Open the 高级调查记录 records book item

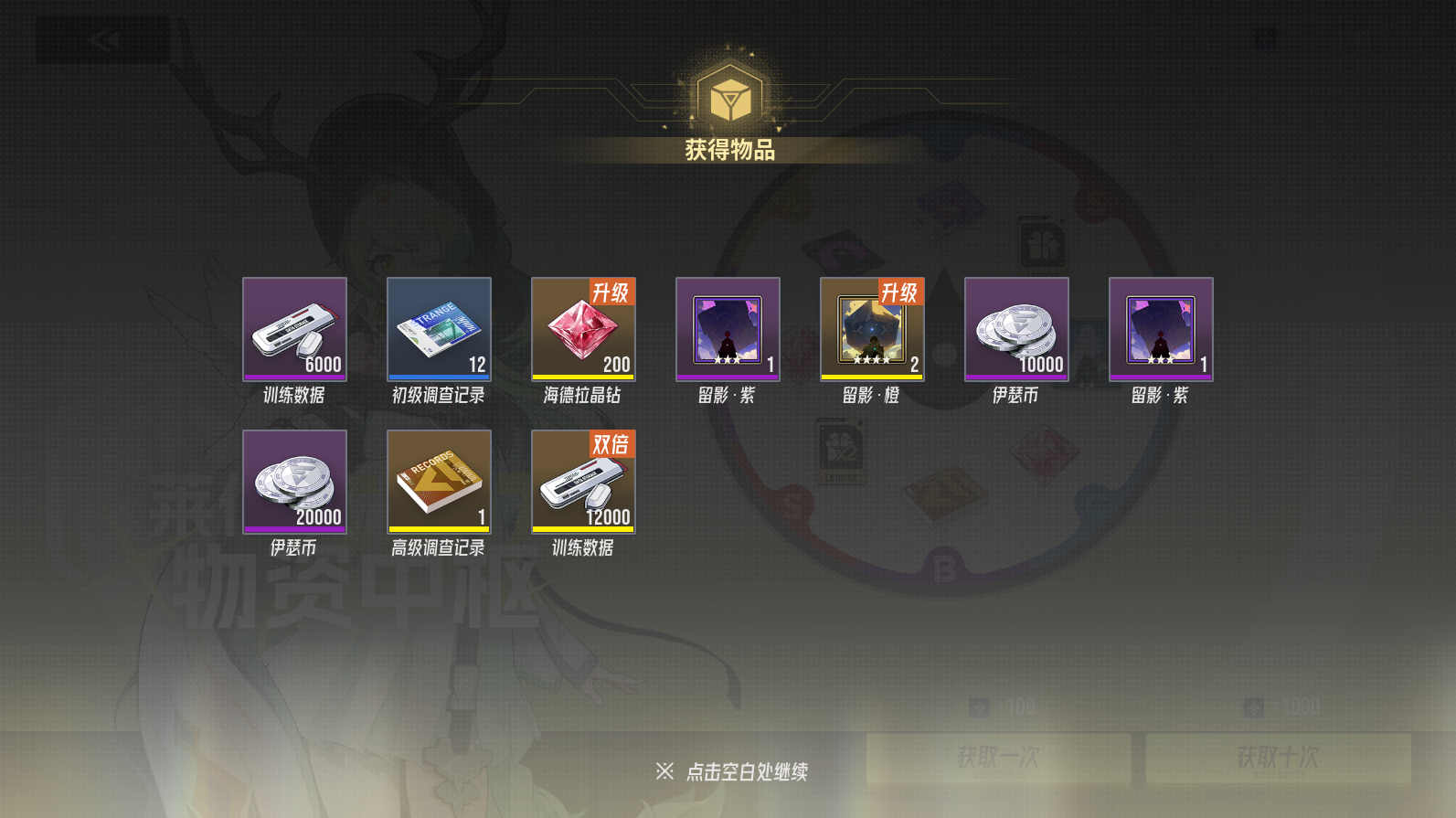(x=439, y=483)
